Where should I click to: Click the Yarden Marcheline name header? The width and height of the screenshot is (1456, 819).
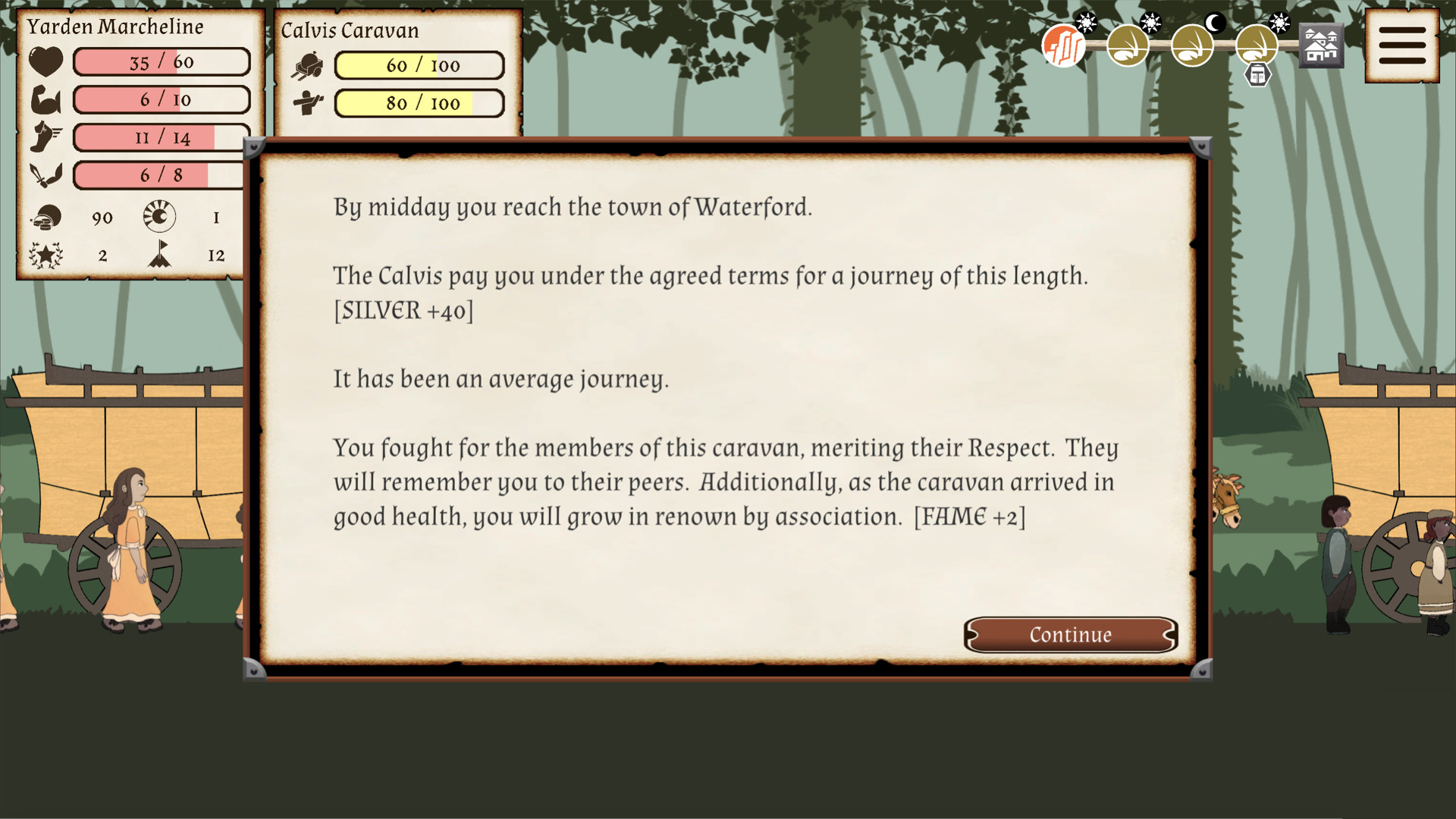pyautogui.click(x=115, y=27)
